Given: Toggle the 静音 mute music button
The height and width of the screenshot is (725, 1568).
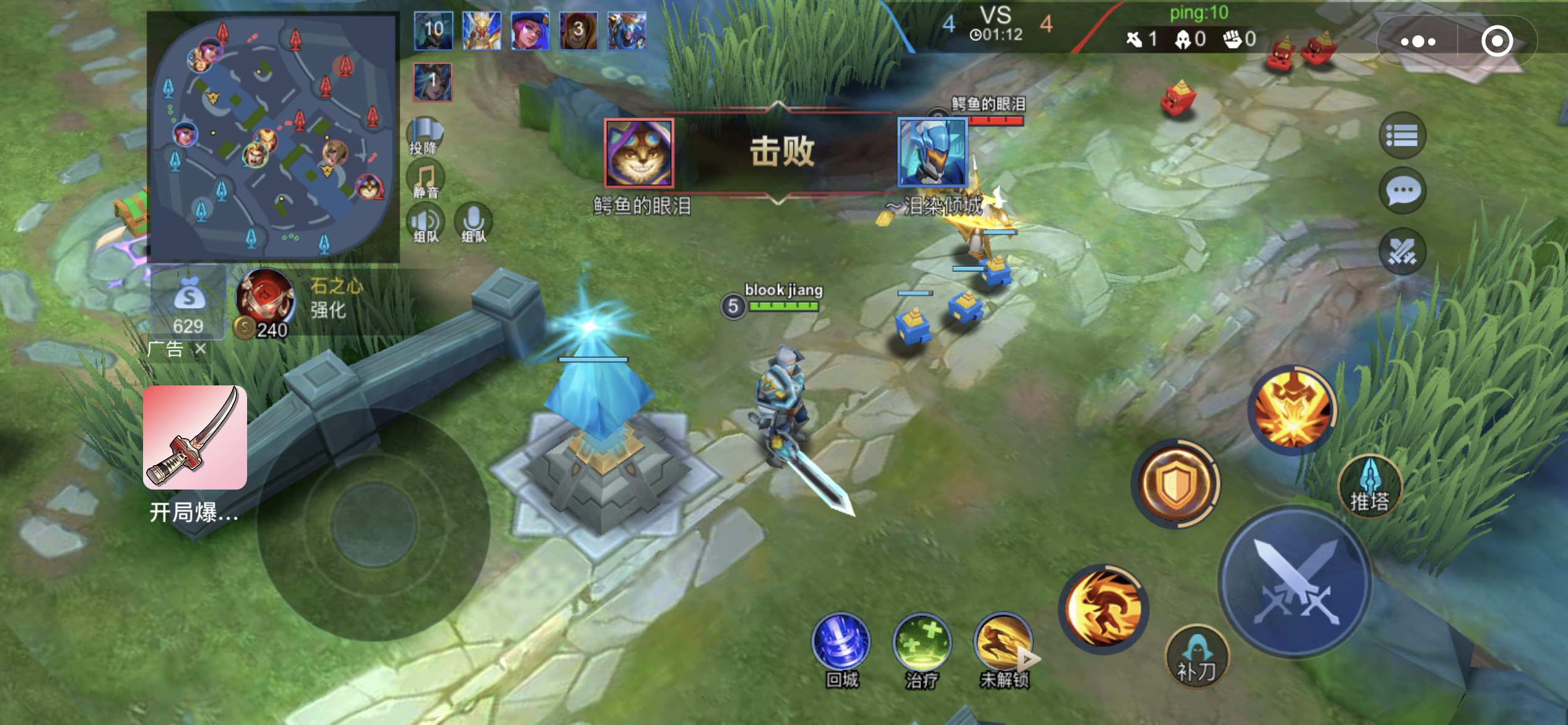Looking at the screenshot, I should point(425,180).
